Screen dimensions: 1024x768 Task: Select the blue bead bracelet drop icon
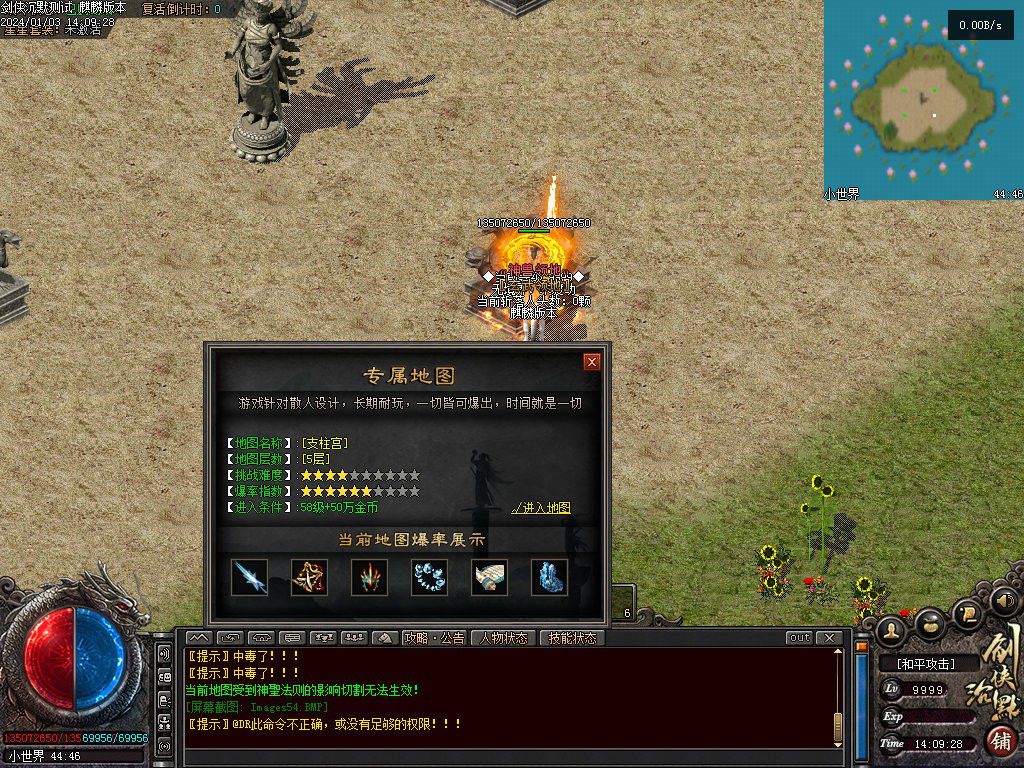coord(429,577)
